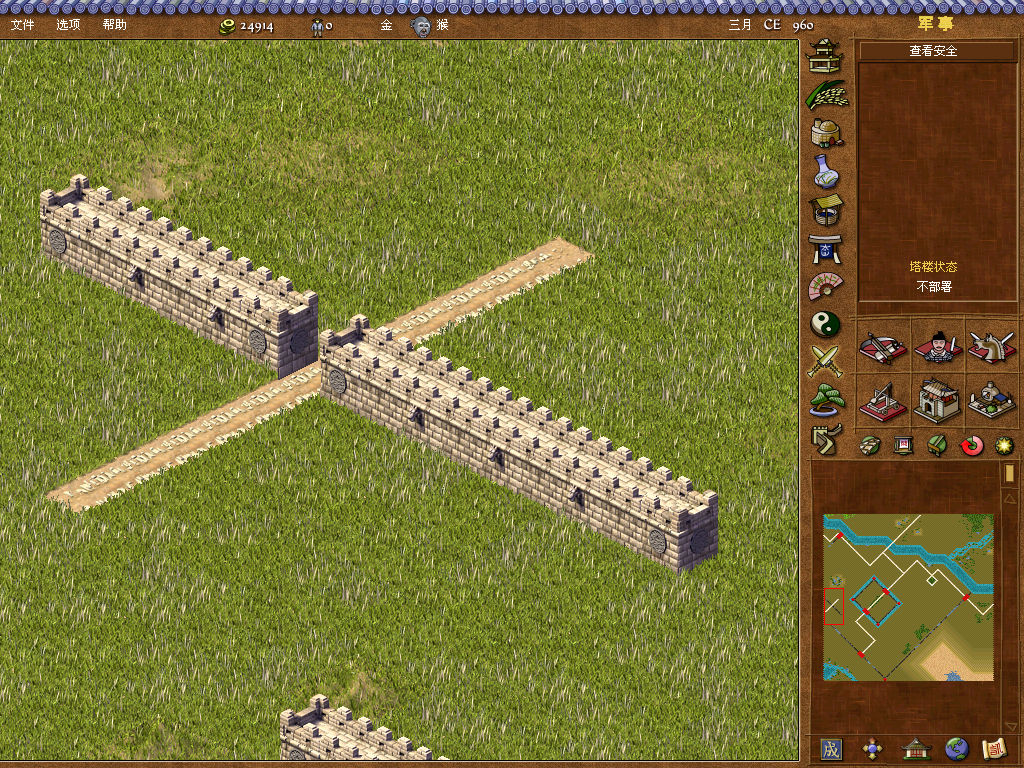Open the bonsai tree aesthetics category

[x=827, y=398]
